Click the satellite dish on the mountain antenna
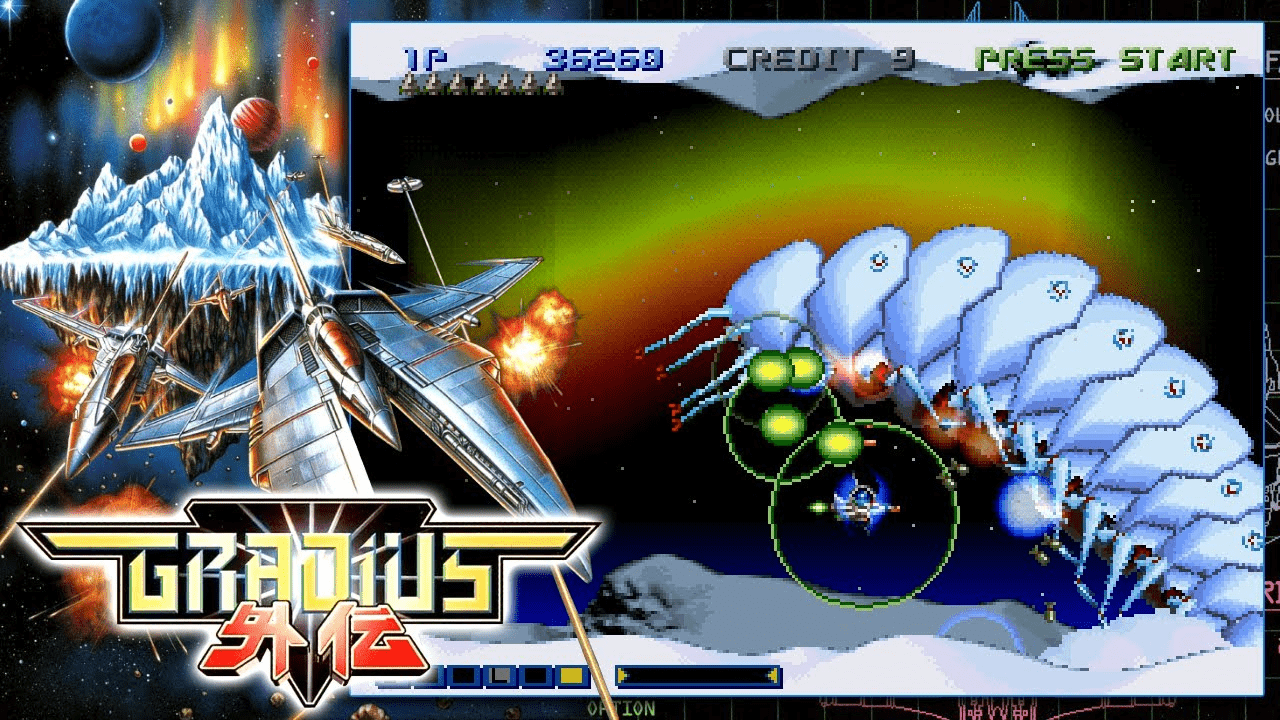 [405, 182]
